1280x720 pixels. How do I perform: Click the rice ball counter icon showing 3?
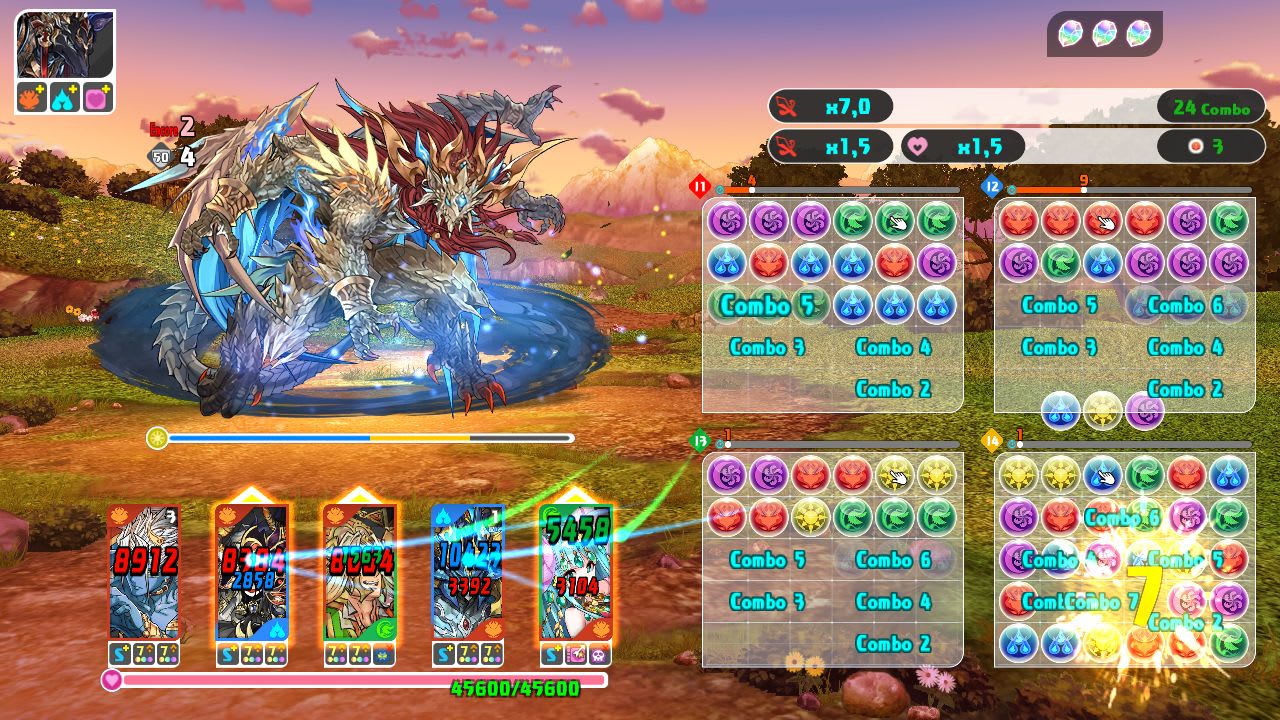pos(1210,145)
